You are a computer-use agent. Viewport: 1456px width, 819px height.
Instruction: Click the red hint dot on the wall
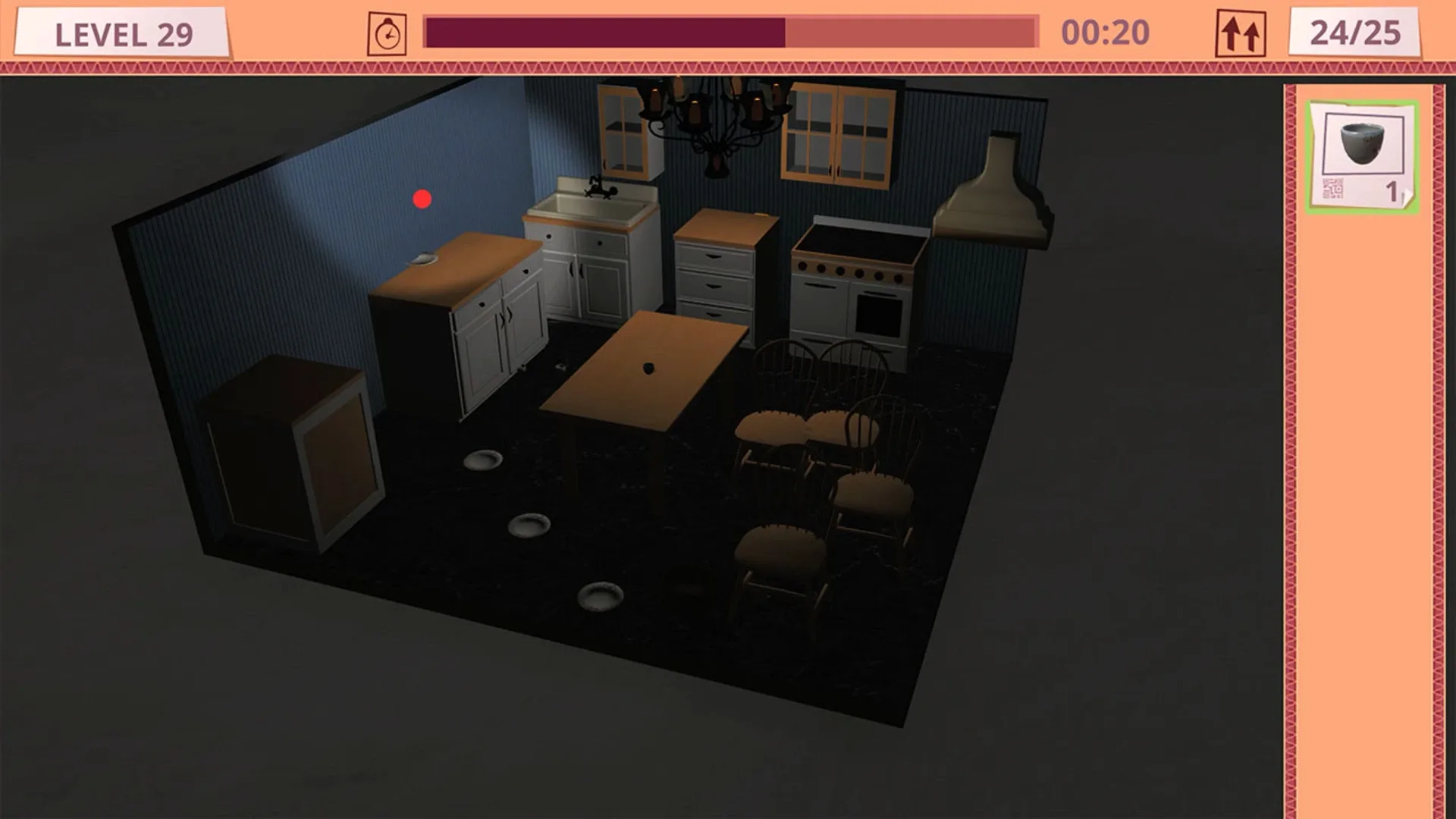click(x=422, y=199)
